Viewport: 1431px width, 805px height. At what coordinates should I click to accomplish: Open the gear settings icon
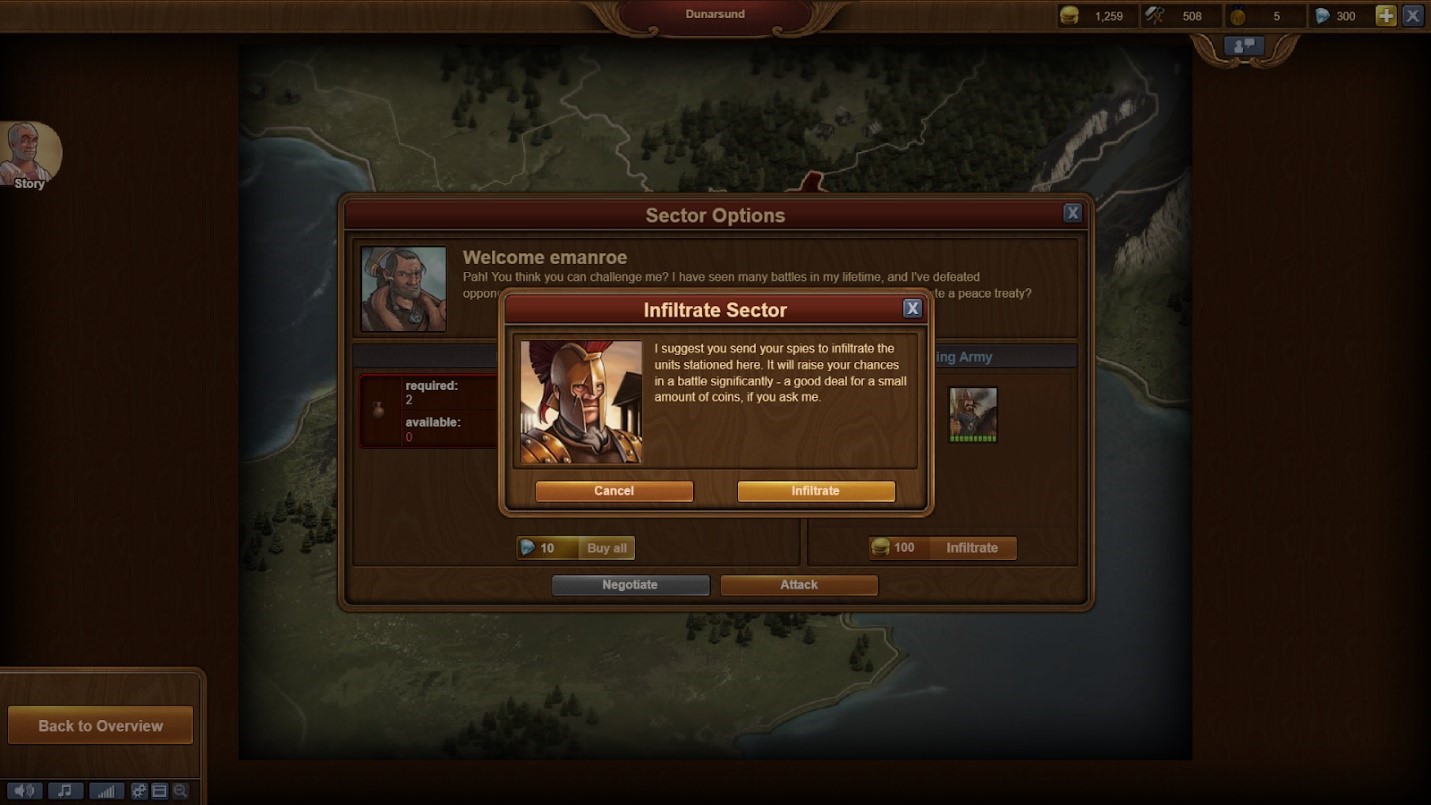pyautogui.click(x=139, y=791)
